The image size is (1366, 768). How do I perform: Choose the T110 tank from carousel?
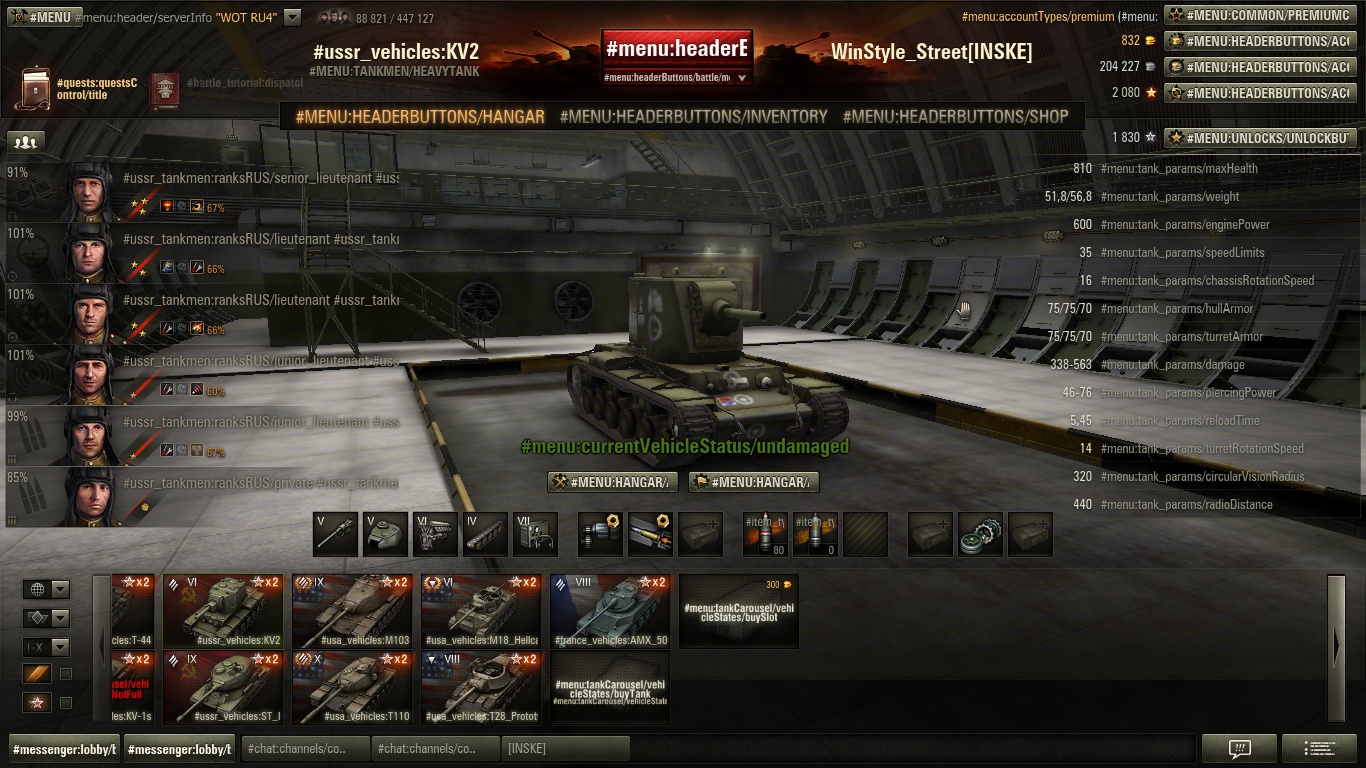[x=352, y=687]
